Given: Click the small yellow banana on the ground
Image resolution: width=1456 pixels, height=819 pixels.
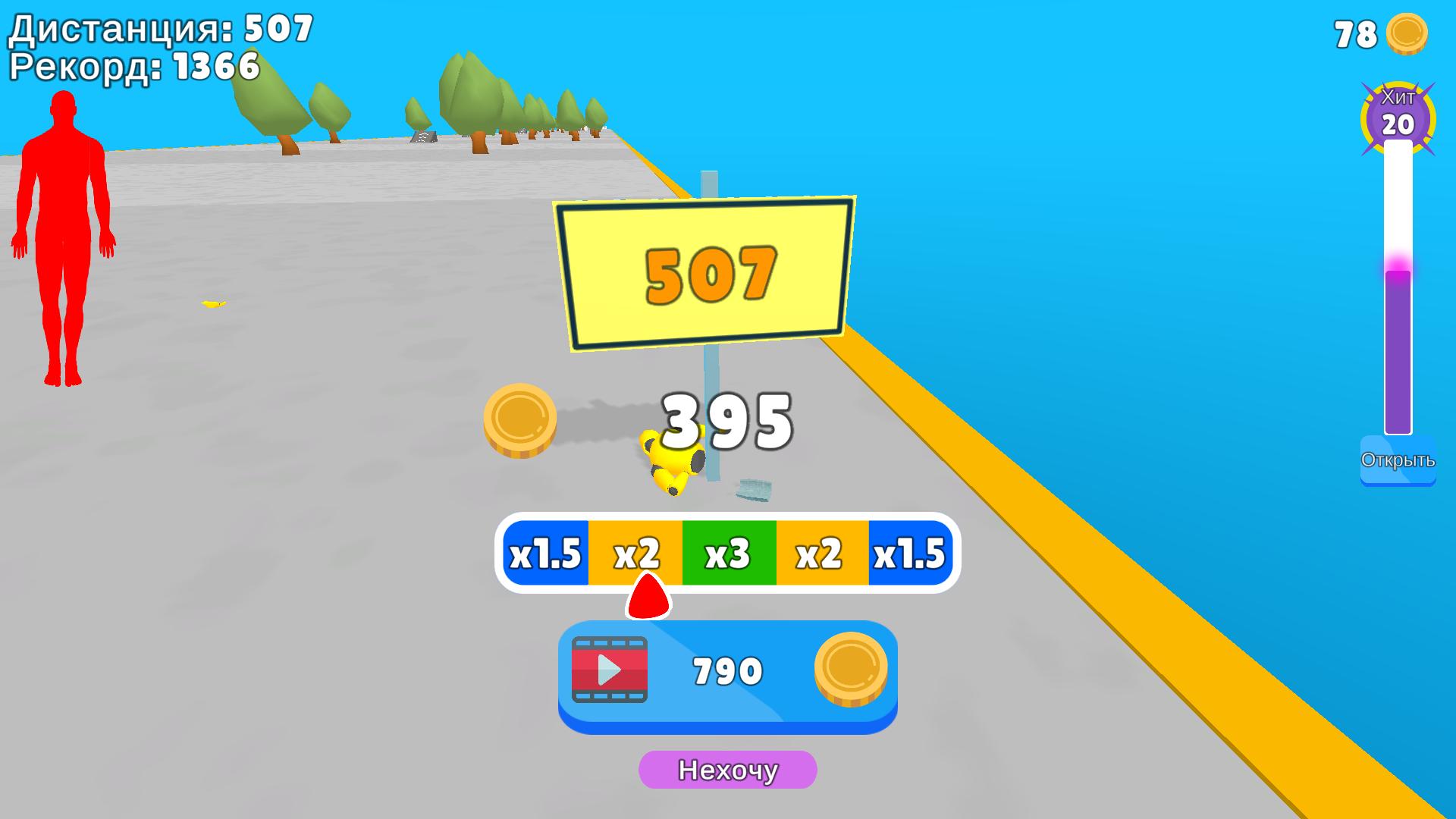Looking at the screenshot, I should pos(212,303).
